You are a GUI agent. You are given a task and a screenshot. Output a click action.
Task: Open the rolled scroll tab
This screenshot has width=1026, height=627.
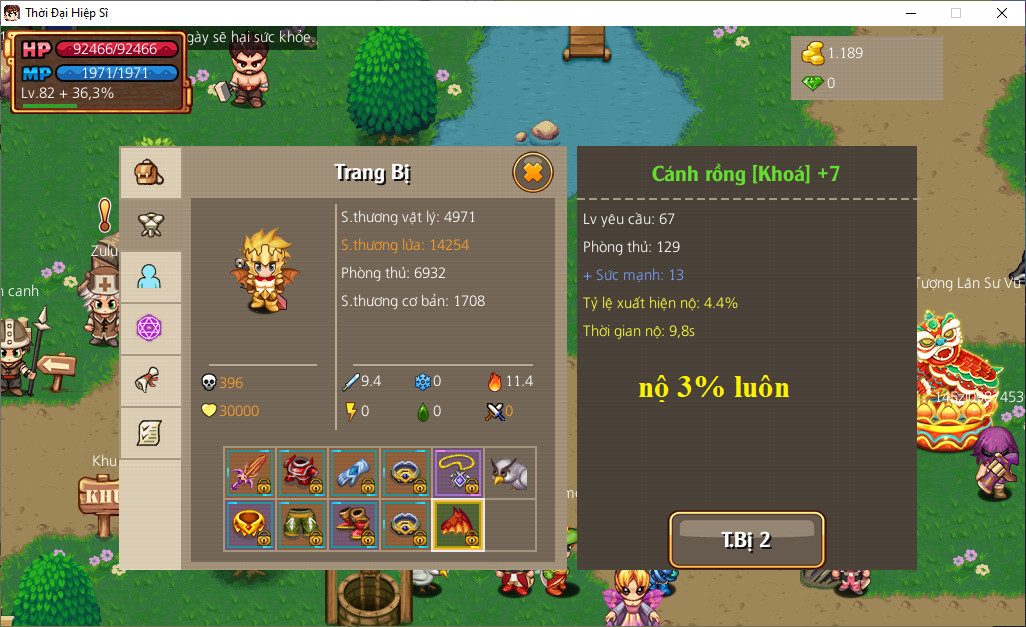[x=150, y=381]
